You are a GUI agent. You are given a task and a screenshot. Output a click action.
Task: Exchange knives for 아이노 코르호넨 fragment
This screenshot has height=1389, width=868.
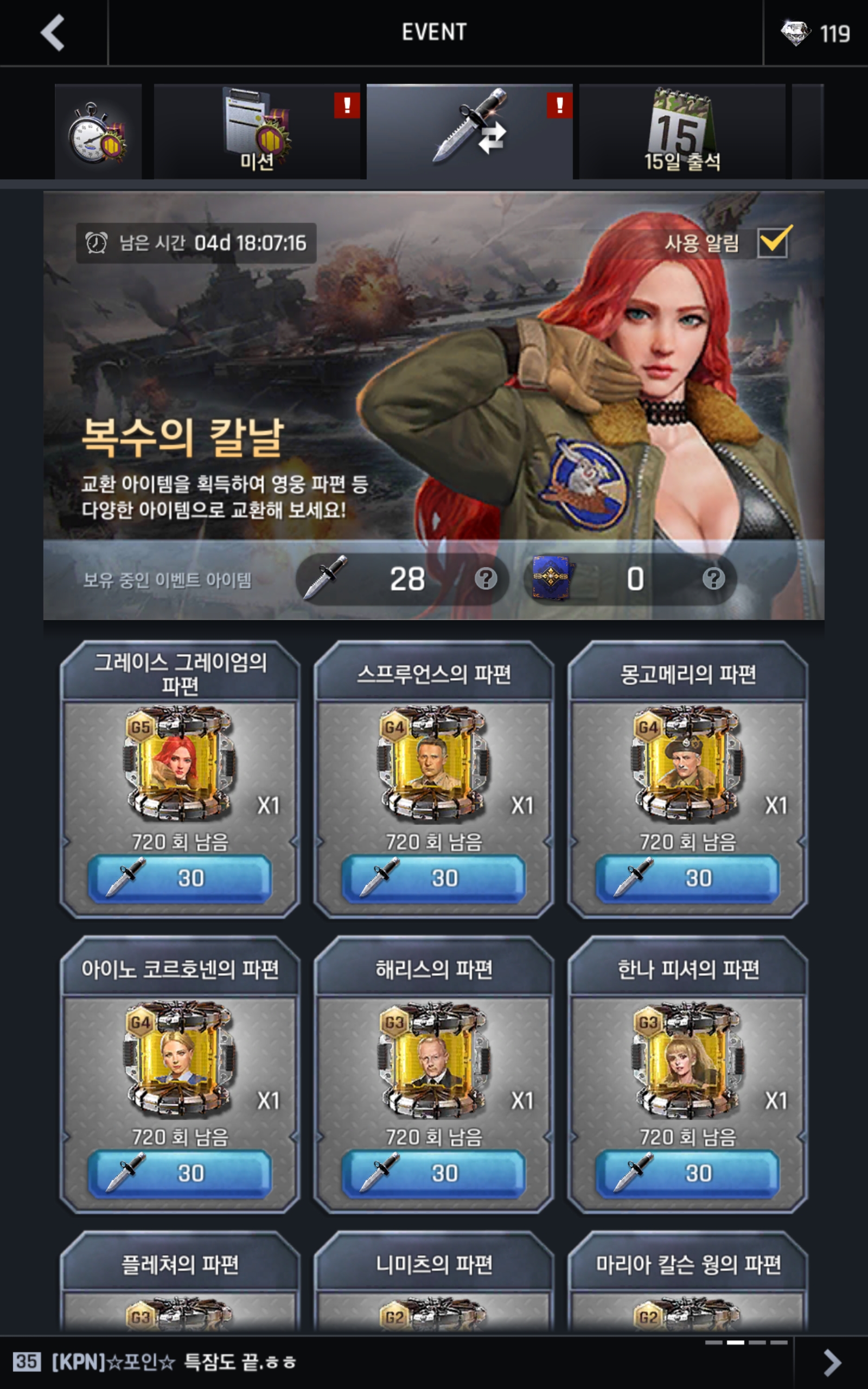pyautogui.click(x=180, y=1173)
